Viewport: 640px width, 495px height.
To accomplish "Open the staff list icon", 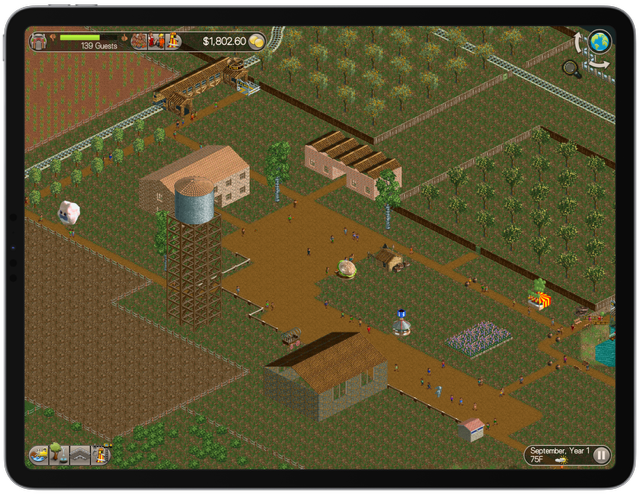I will point(156,41).
